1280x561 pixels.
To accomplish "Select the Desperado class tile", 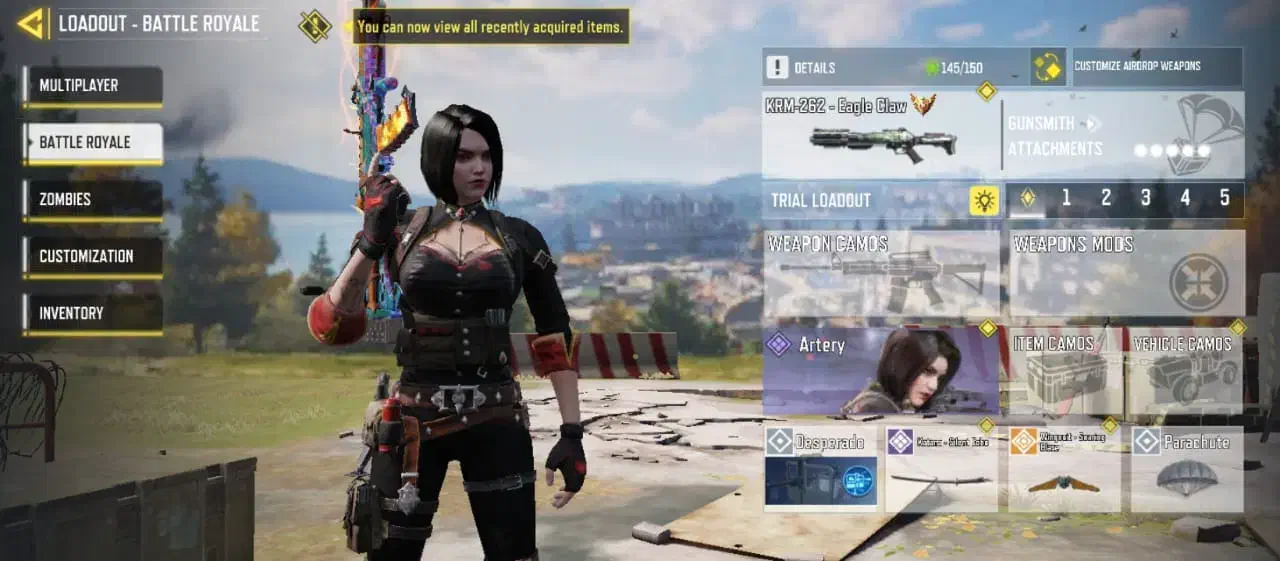I will coord(821,469).
